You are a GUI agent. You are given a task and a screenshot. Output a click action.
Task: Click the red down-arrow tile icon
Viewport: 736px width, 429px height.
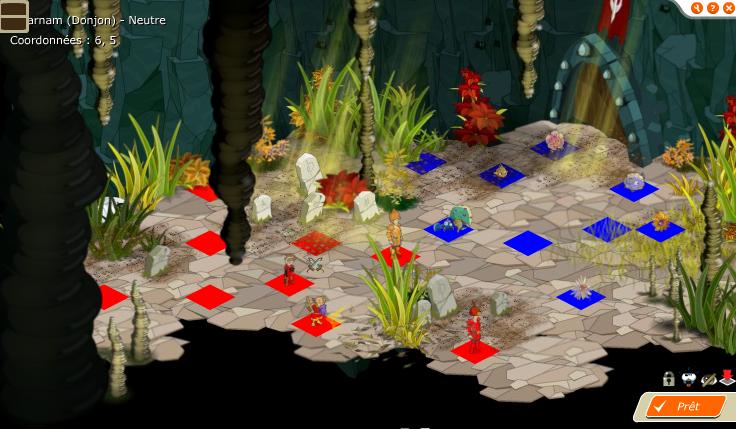[x=726, y=379]
